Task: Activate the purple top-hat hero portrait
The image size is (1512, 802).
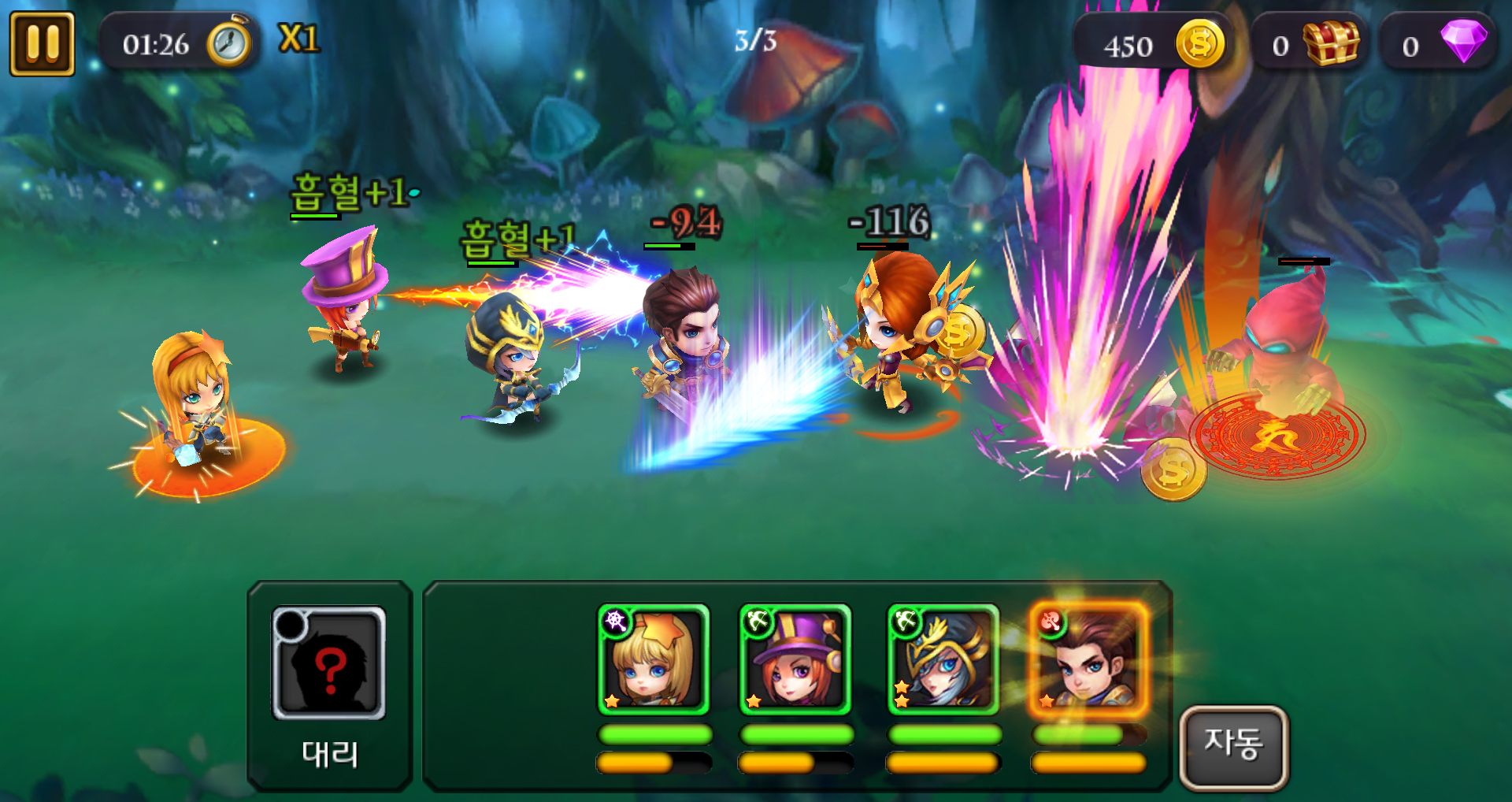Action: pyautogui.click(x=795, y=660)
